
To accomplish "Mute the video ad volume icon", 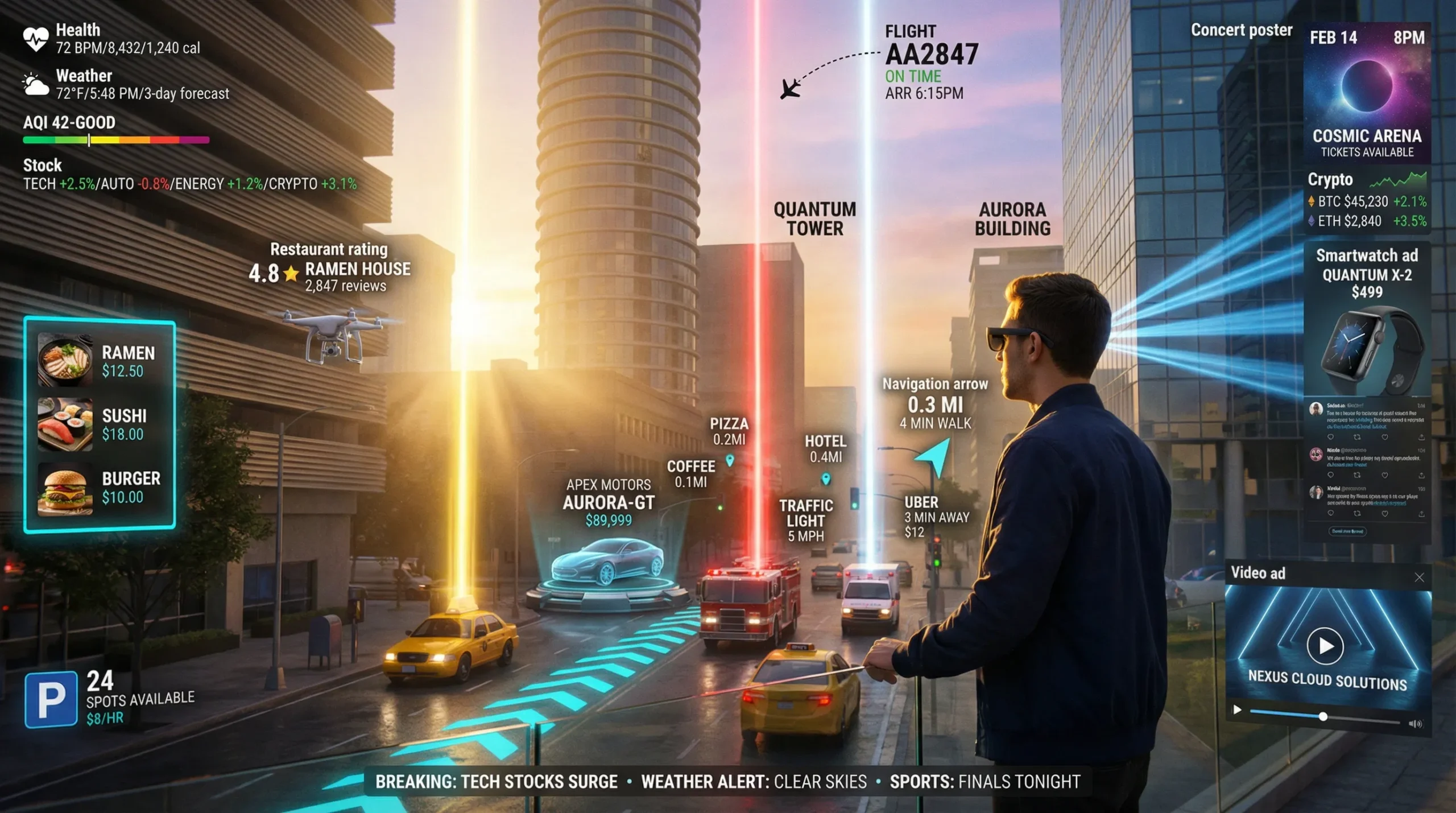I will (x=1415, y=724).
